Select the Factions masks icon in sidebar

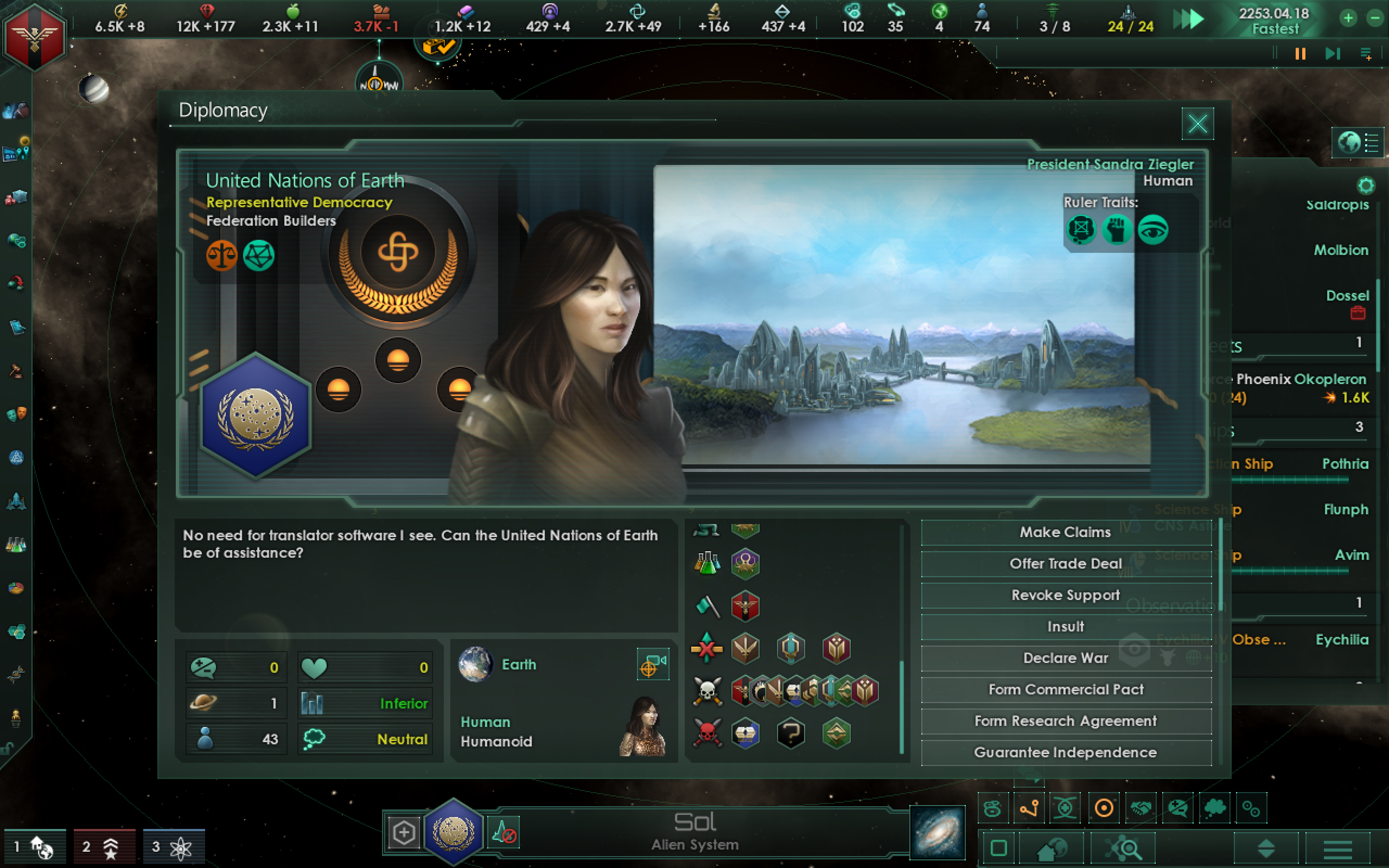(x=16, y=414)
